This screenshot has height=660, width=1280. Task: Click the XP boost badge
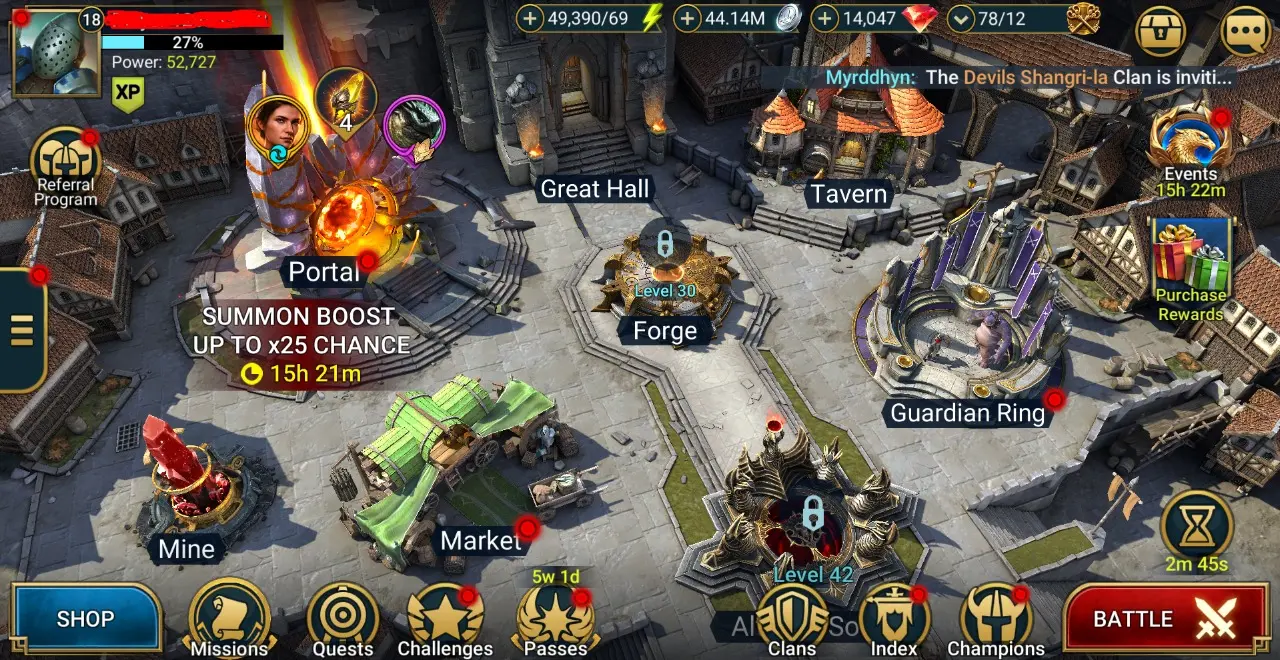127,93
